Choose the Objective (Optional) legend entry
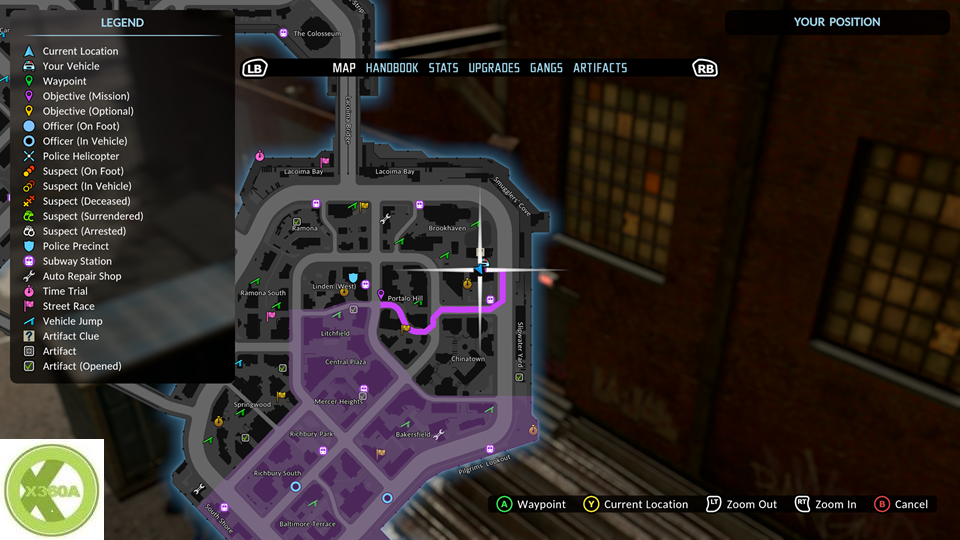The height and width of the screenshot is (540, 960). click(x=88, y=111)
